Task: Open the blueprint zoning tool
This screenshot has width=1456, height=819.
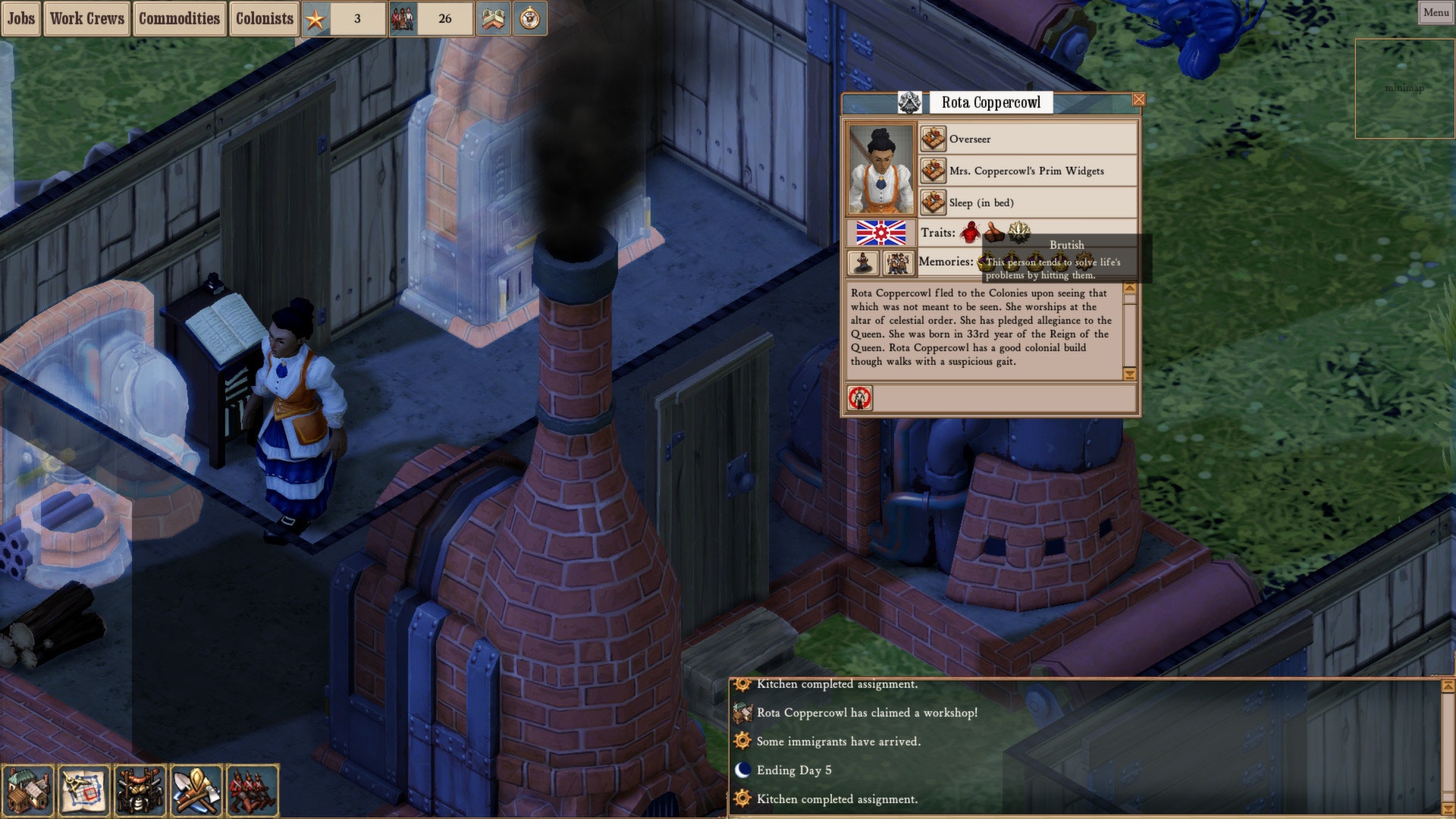Action: click(x=83, y=790)
